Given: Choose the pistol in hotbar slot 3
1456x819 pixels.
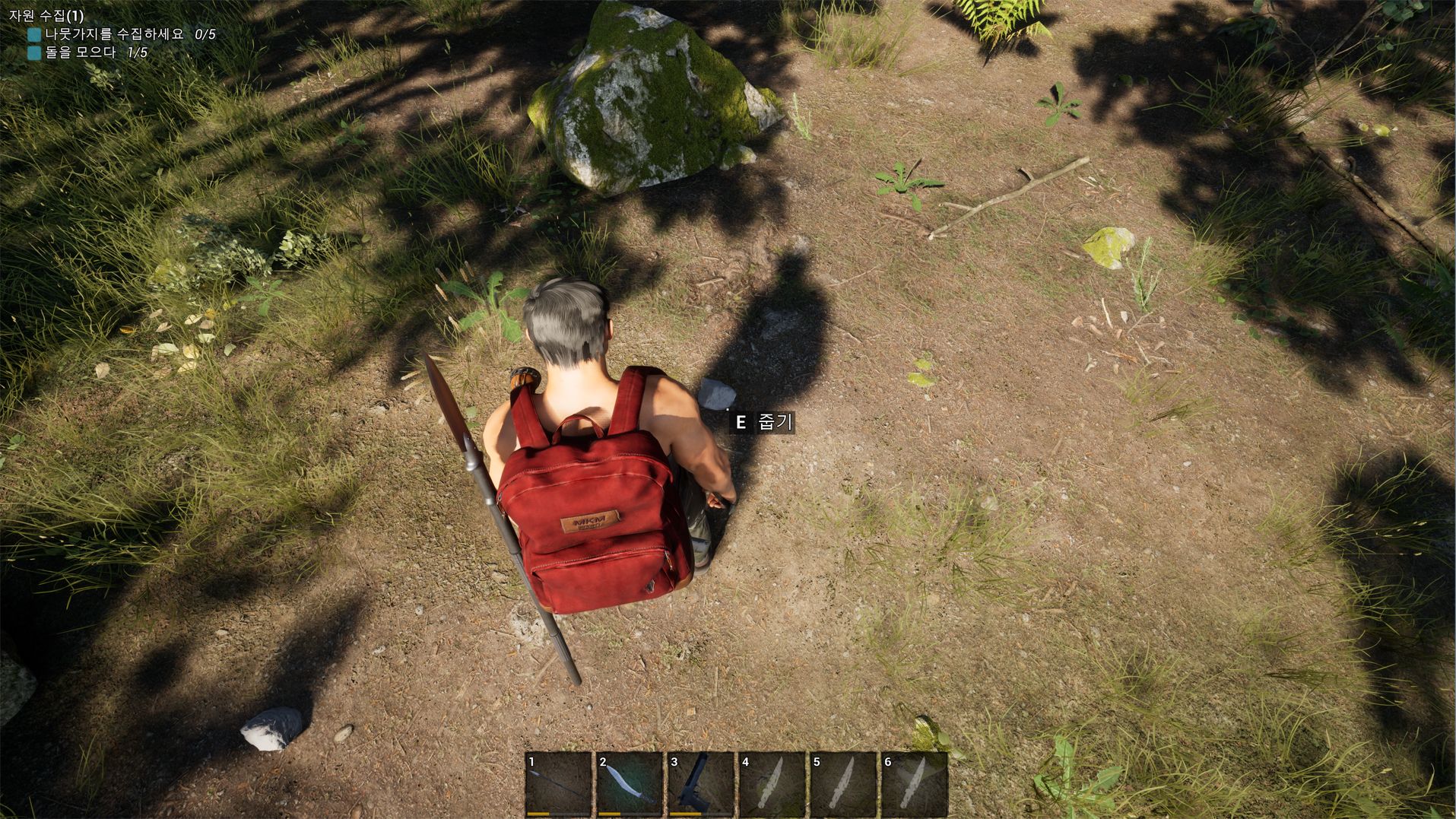Looking at the screenshot, I should pyautogui.click(x=701, y=784).
